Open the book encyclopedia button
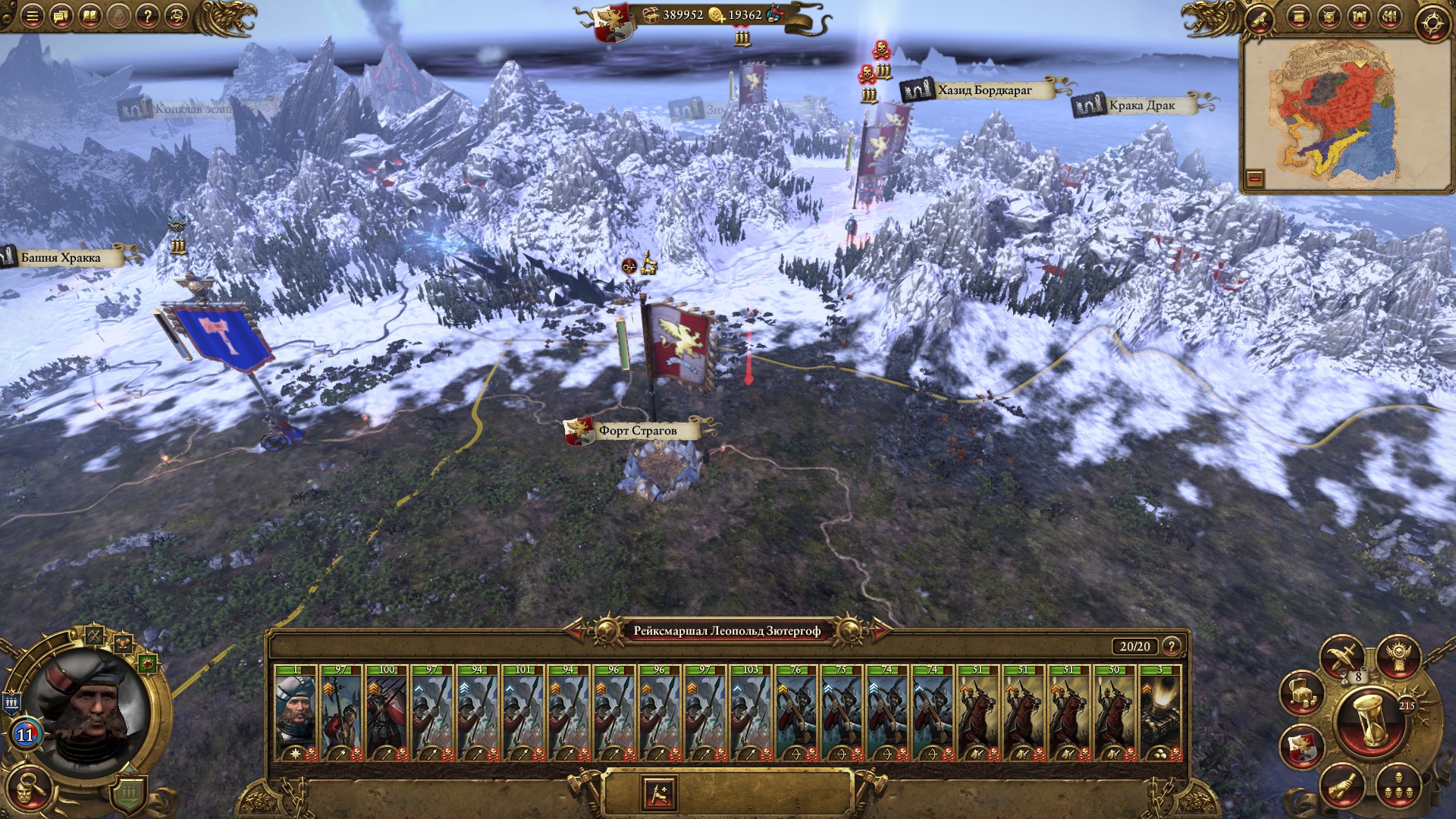The height and width of the screenshot is (819, 1456). coord(89,16)
